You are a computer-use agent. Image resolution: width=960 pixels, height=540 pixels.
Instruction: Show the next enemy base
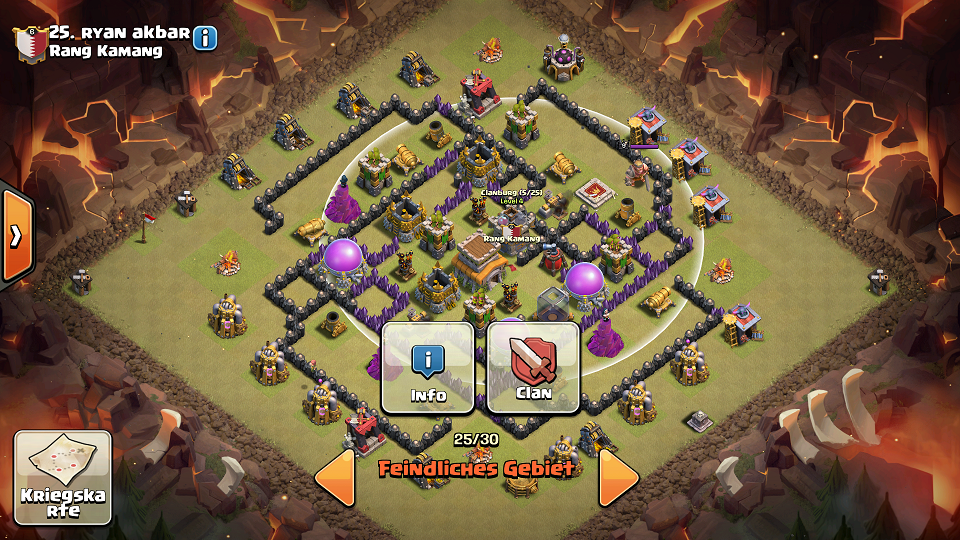click(618, 477)
